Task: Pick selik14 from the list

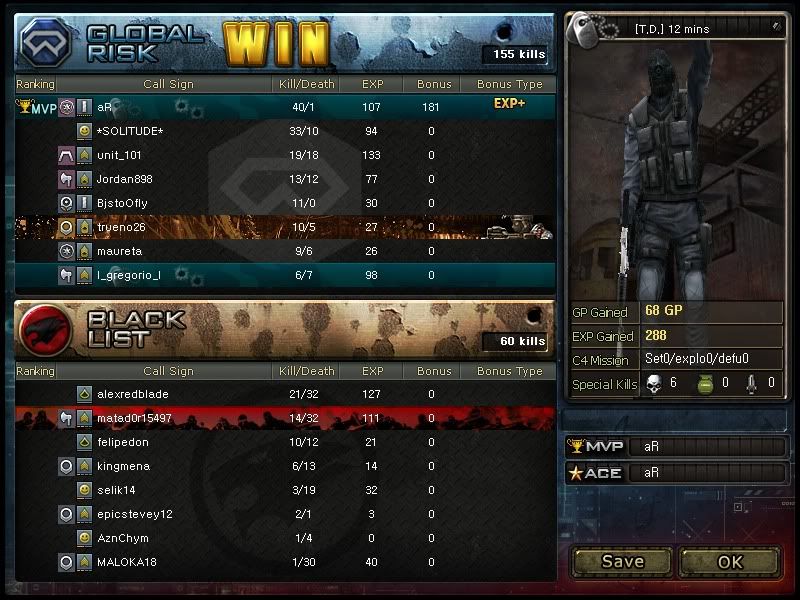Action: click(x=116, y=490)
